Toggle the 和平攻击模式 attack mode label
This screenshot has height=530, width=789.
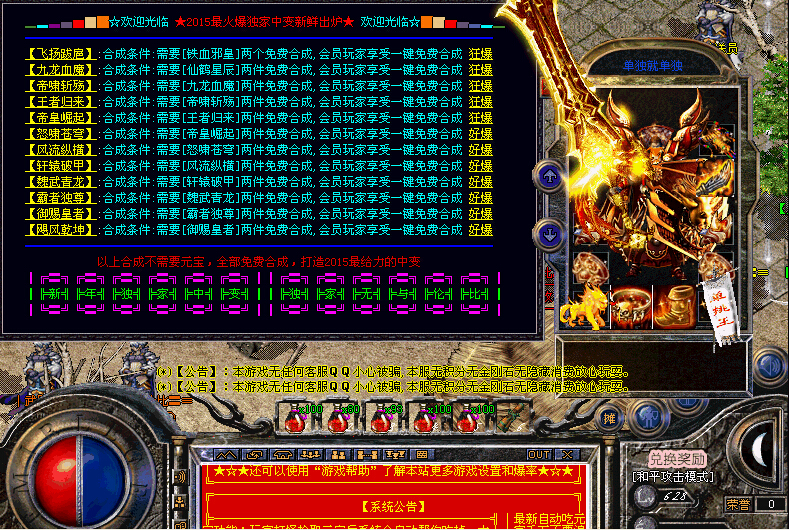(671, 477)
